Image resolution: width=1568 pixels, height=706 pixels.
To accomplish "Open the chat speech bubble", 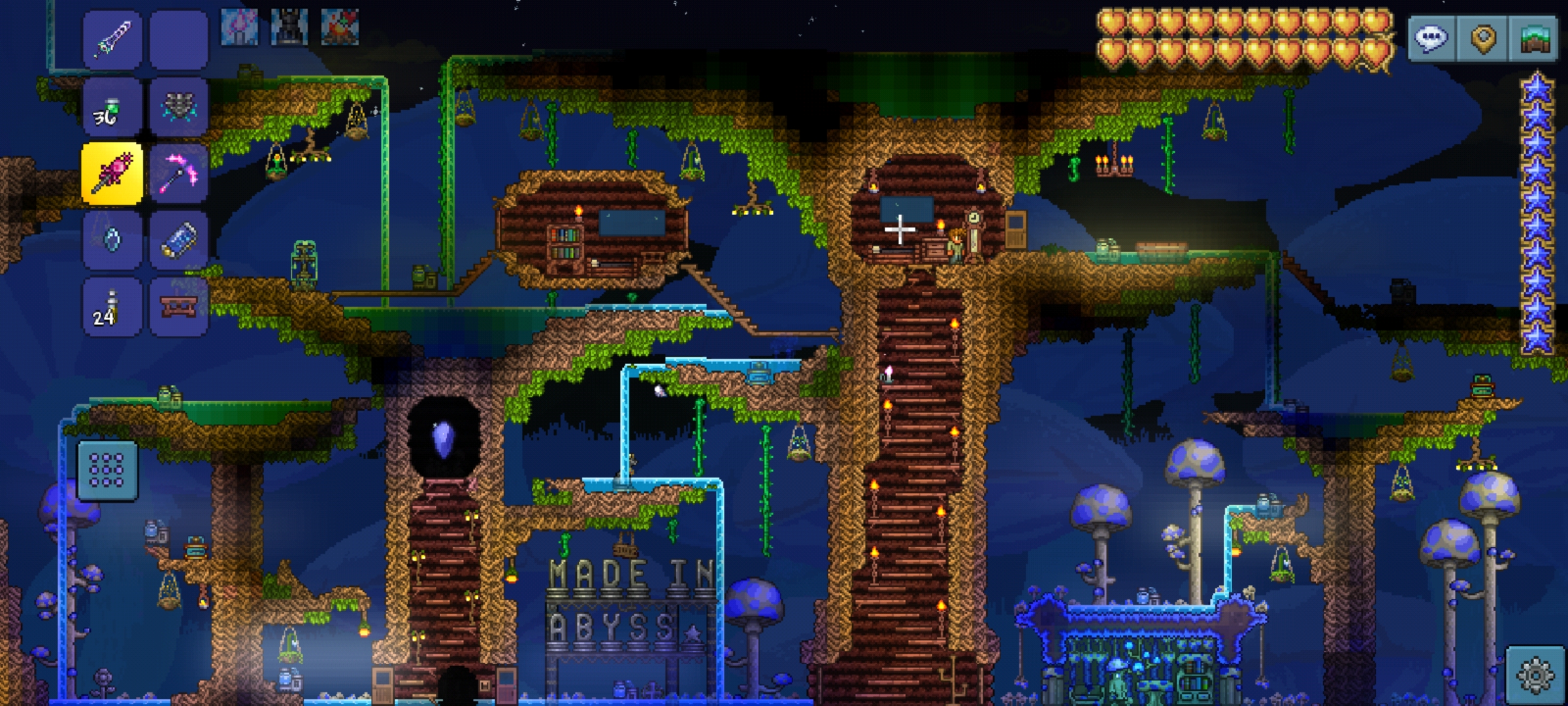I will pos(1431,39).
